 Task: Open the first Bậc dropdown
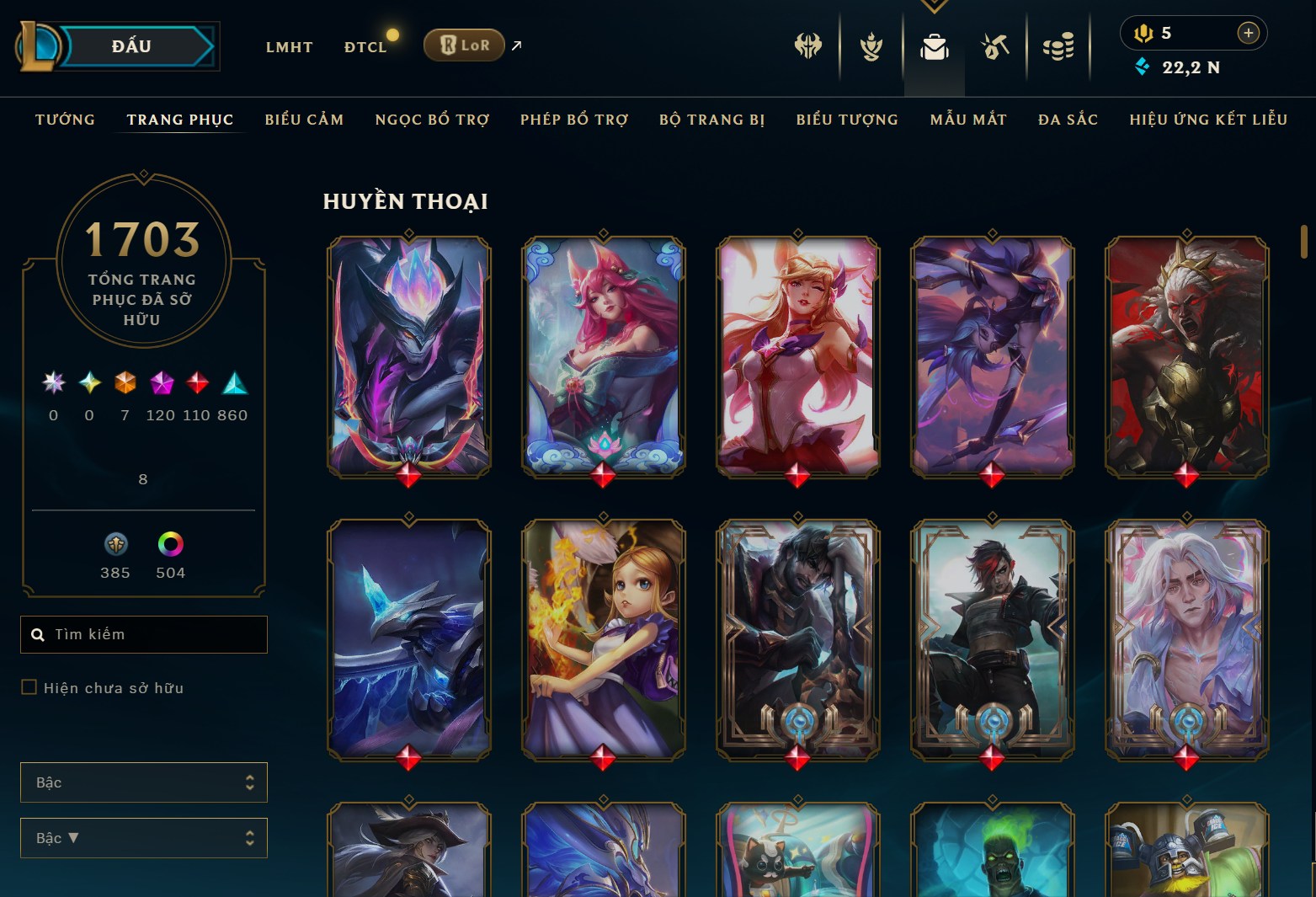pos(143,782)
